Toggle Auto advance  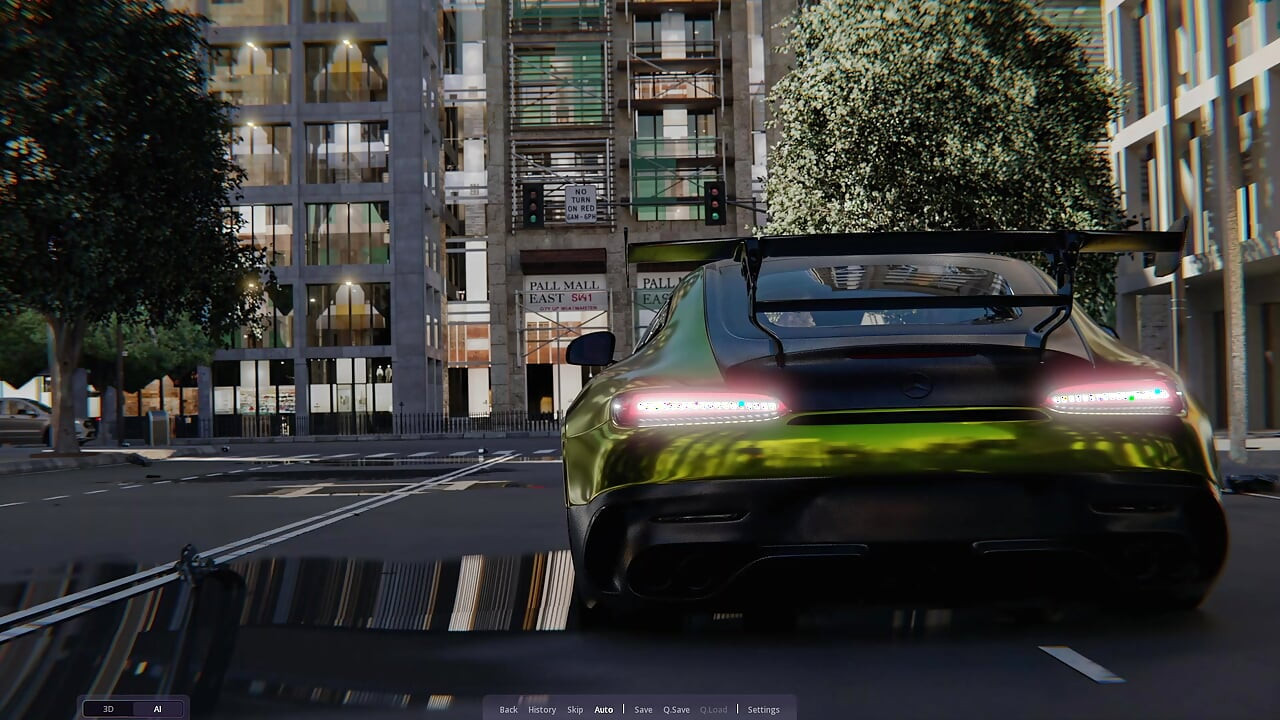[604, 710]
